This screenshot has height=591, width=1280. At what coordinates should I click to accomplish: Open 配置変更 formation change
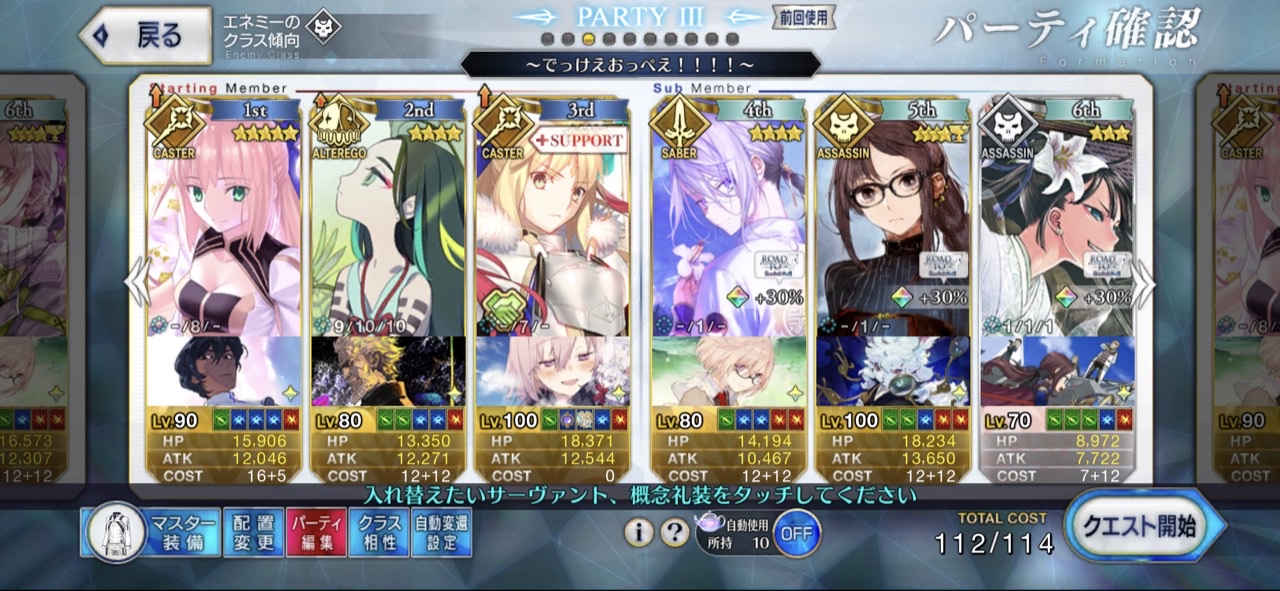251,533
